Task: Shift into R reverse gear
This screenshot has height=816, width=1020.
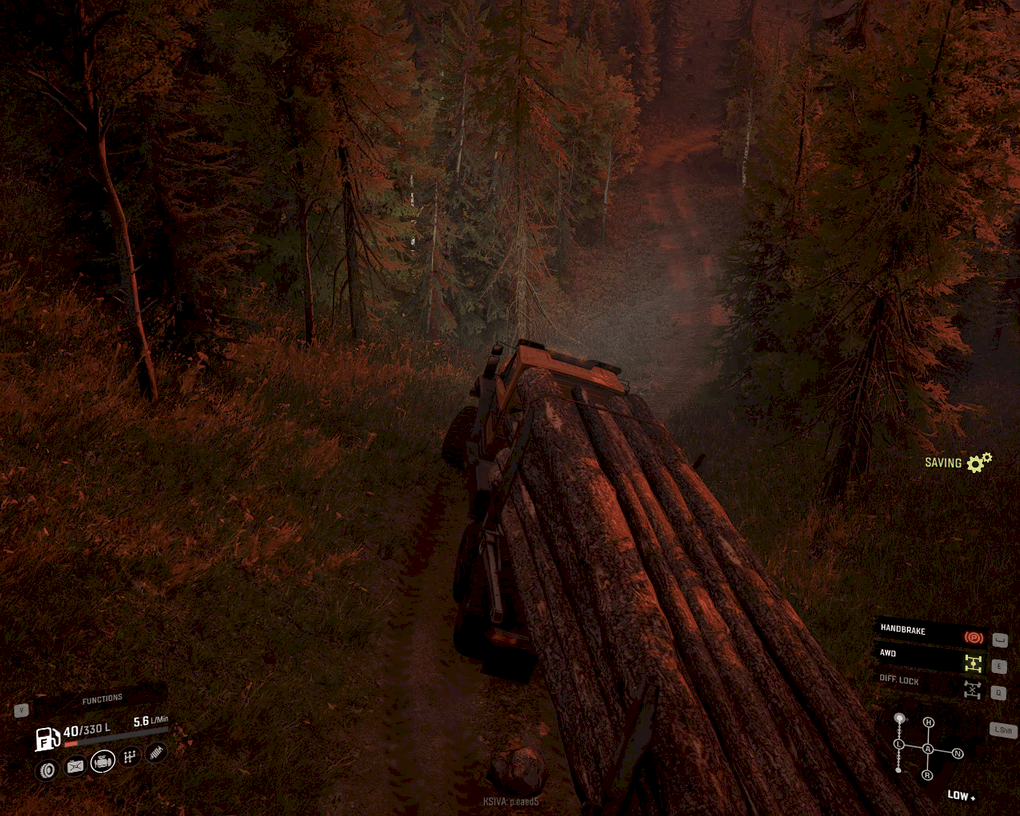Action: [x=927, y=775]
